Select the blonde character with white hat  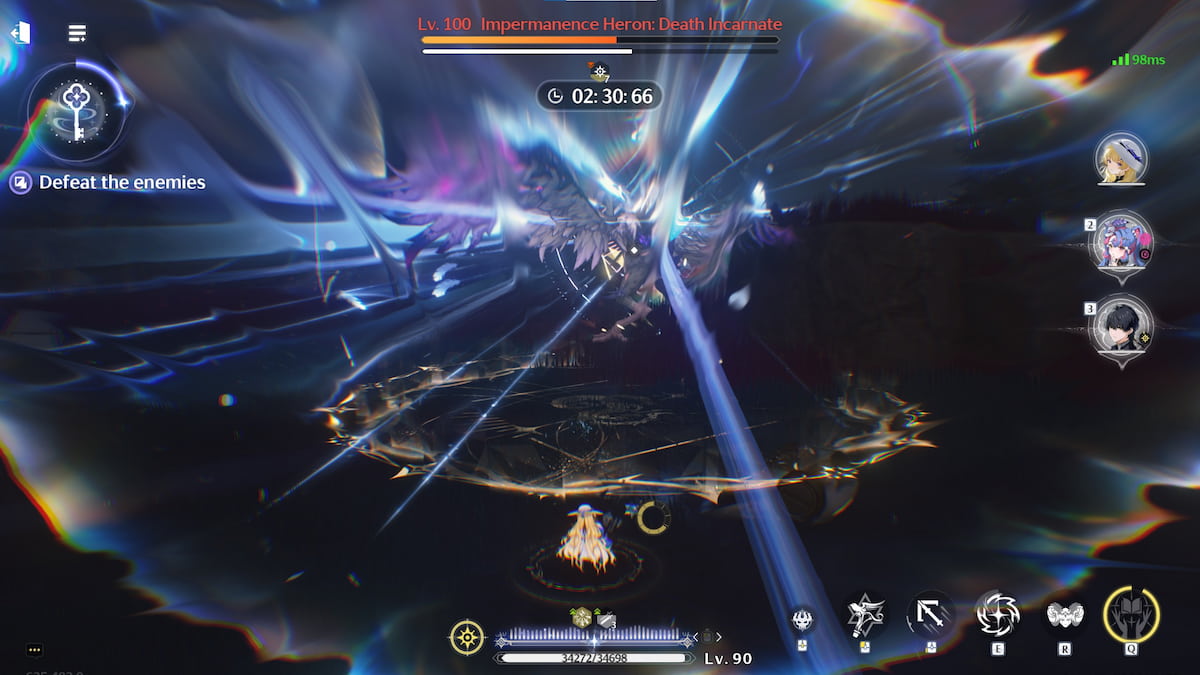1121,159
